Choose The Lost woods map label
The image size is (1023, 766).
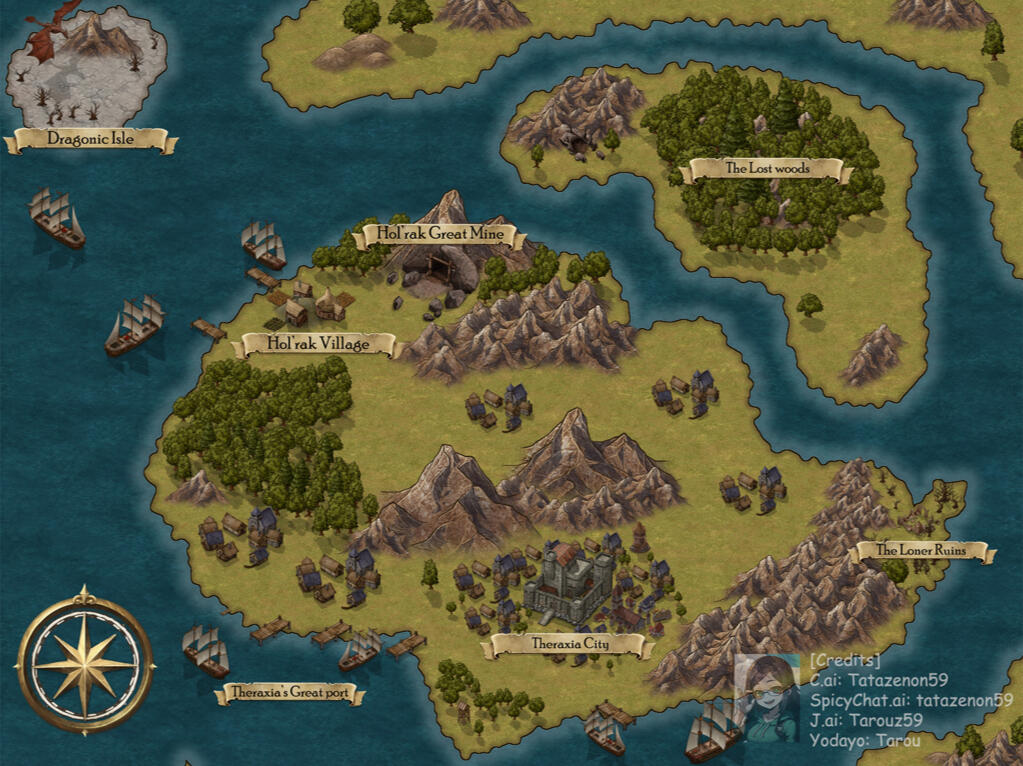(766, 169)
